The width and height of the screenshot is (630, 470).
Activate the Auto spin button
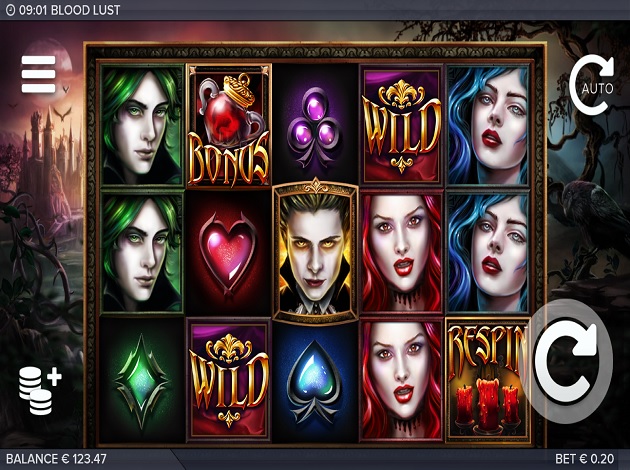tap(590, 83)
